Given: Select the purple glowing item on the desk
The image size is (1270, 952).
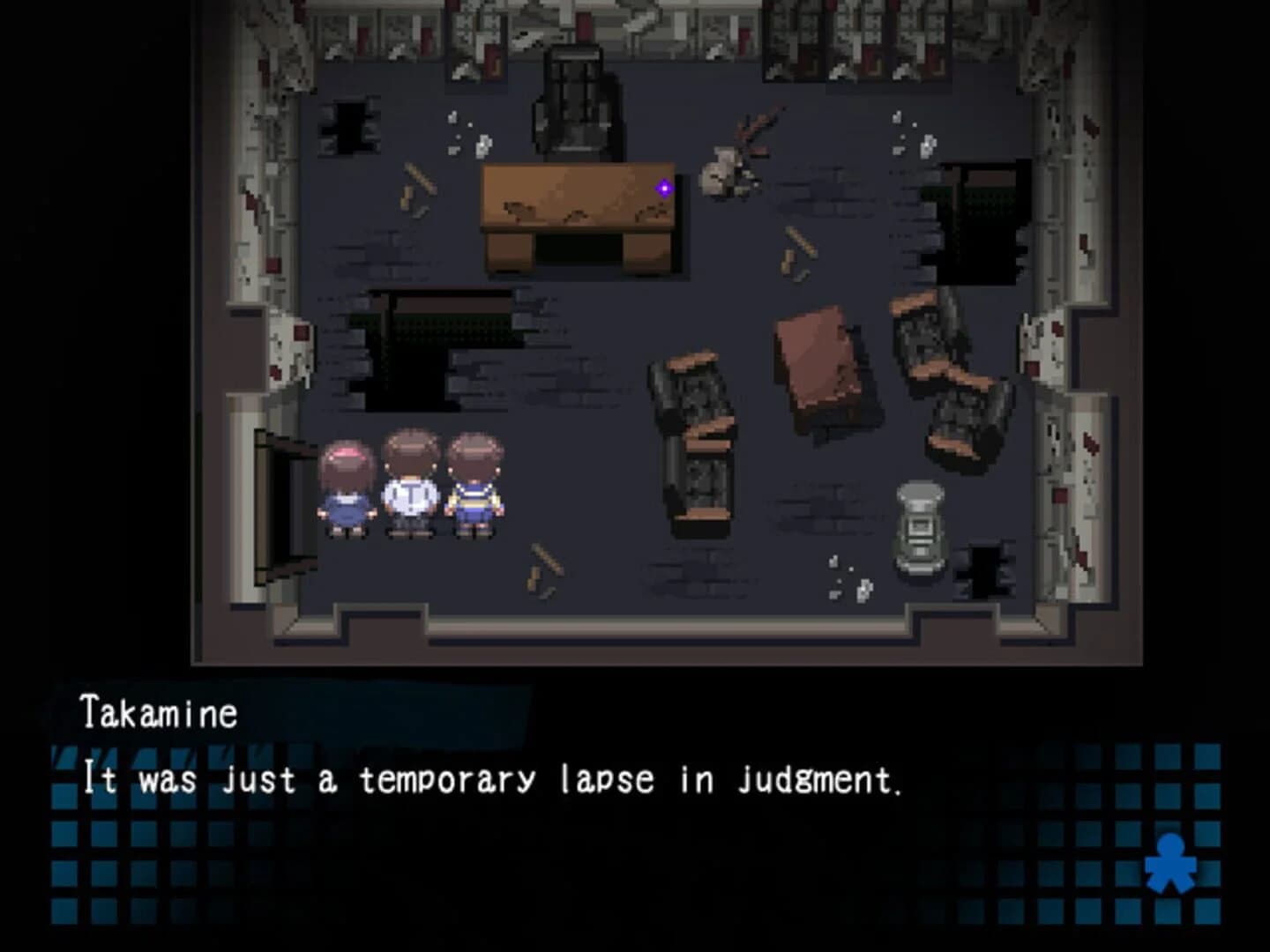Looking at the screenshot, I should coord(663,186).
